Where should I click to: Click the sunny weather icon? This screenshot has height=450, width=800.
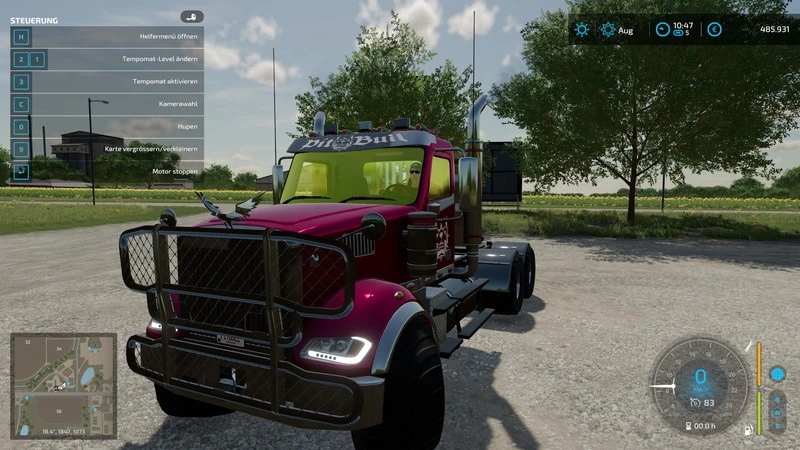(x=582, y=30)
